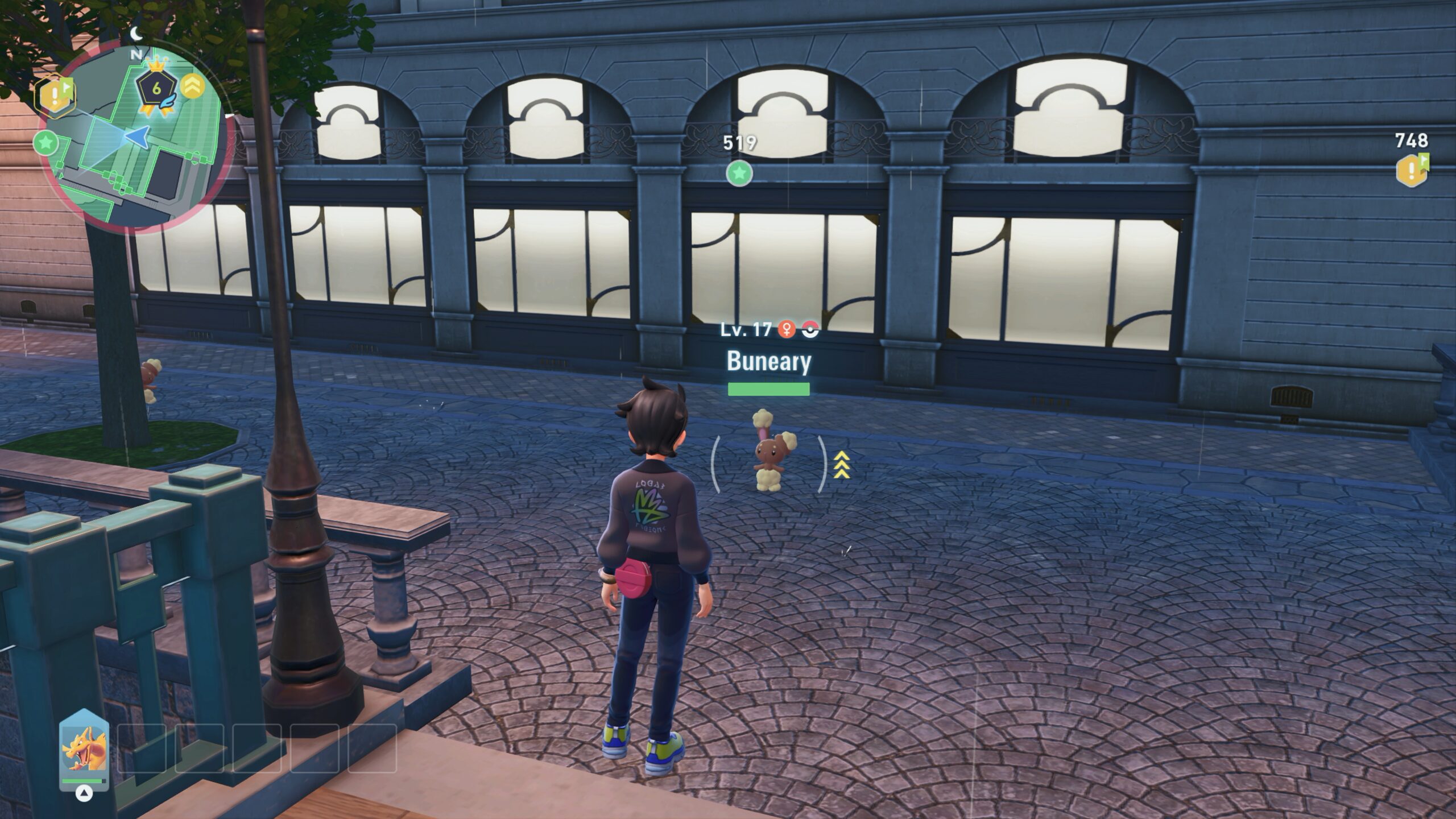Select the green star marker on minimap edge

point(46,142)
